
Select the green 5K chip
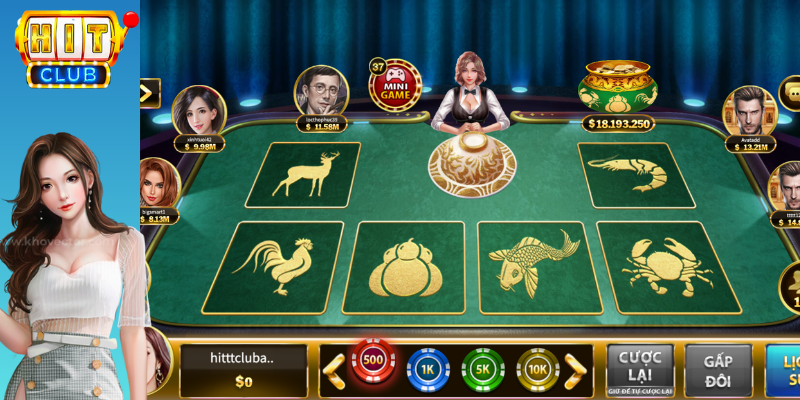(484, 370)
